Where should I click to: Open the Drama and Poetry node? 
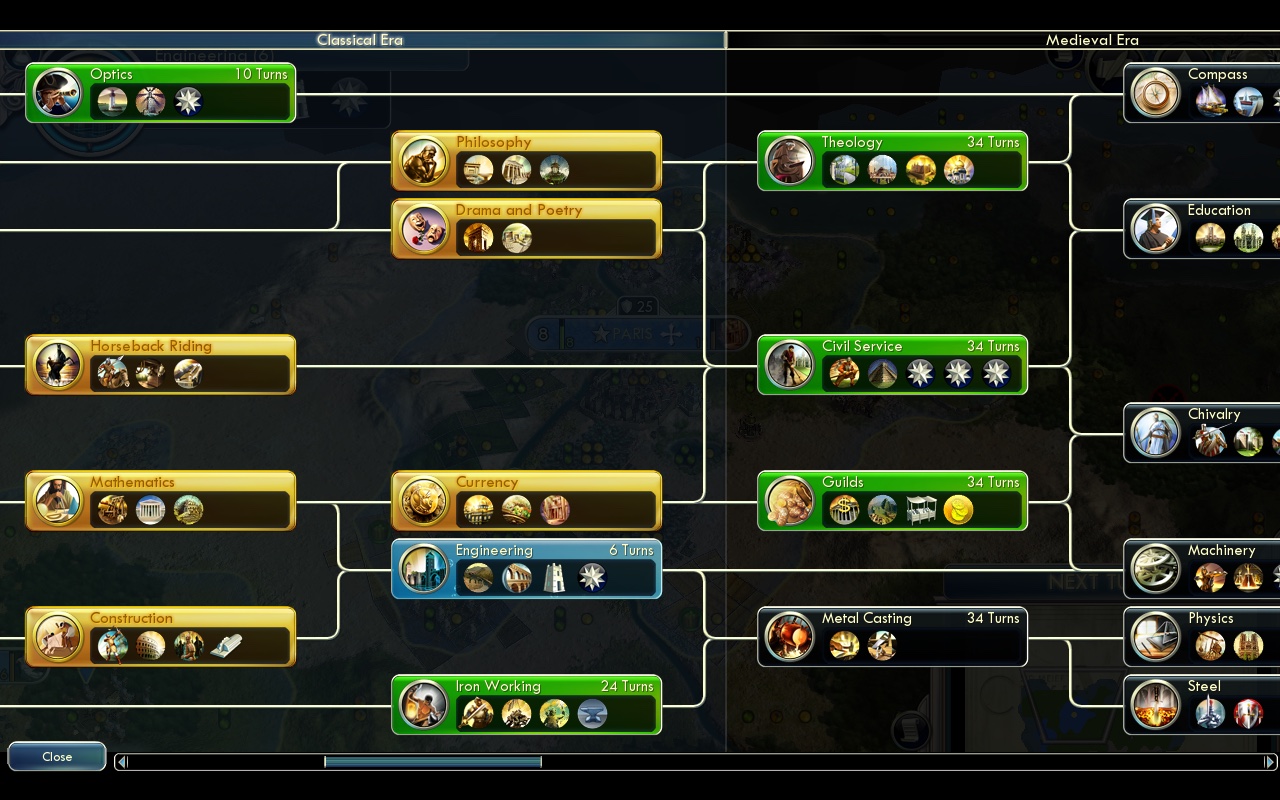pos(526,229)
